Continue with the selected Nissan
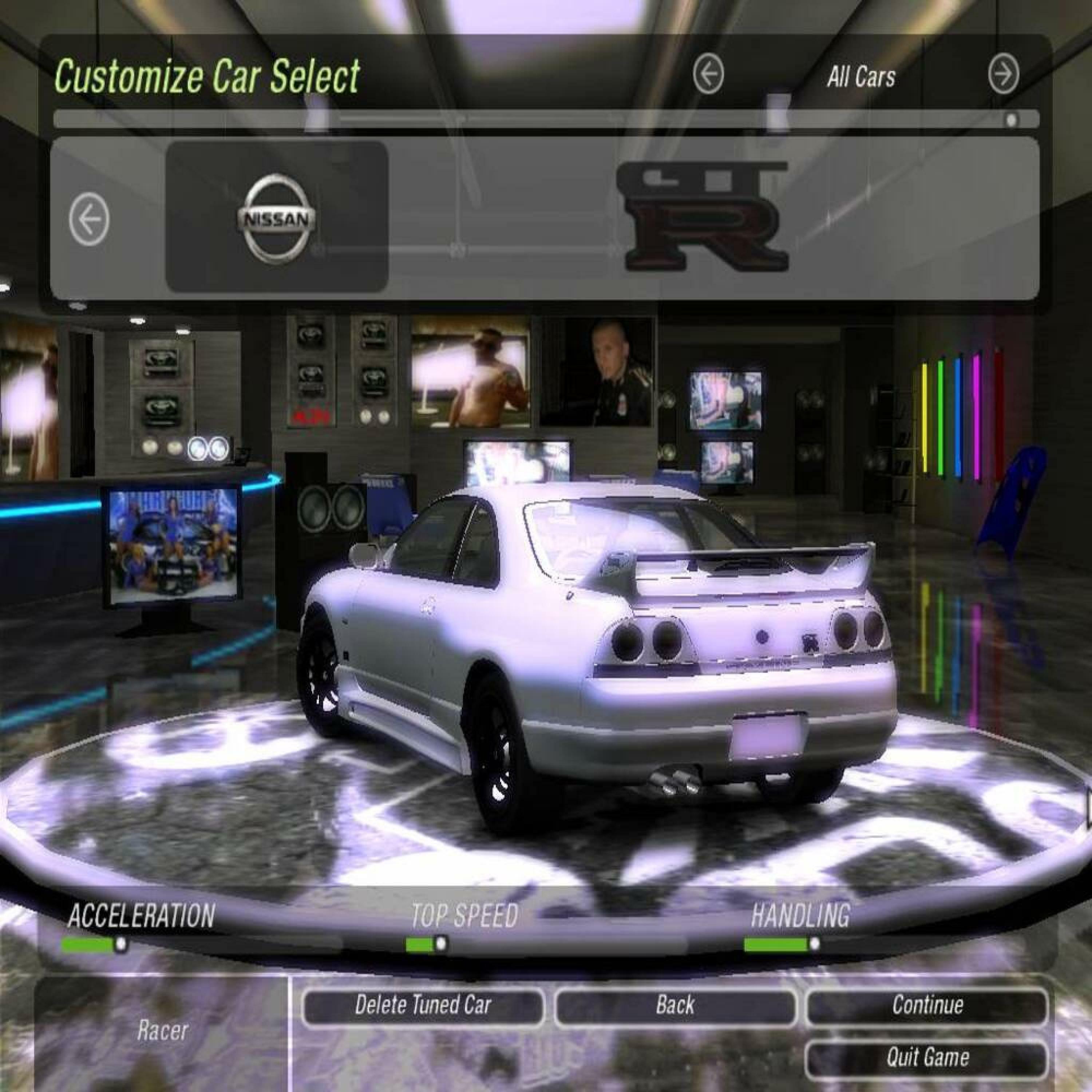Viewport: 1092px width, 1092px height. 927,1005
